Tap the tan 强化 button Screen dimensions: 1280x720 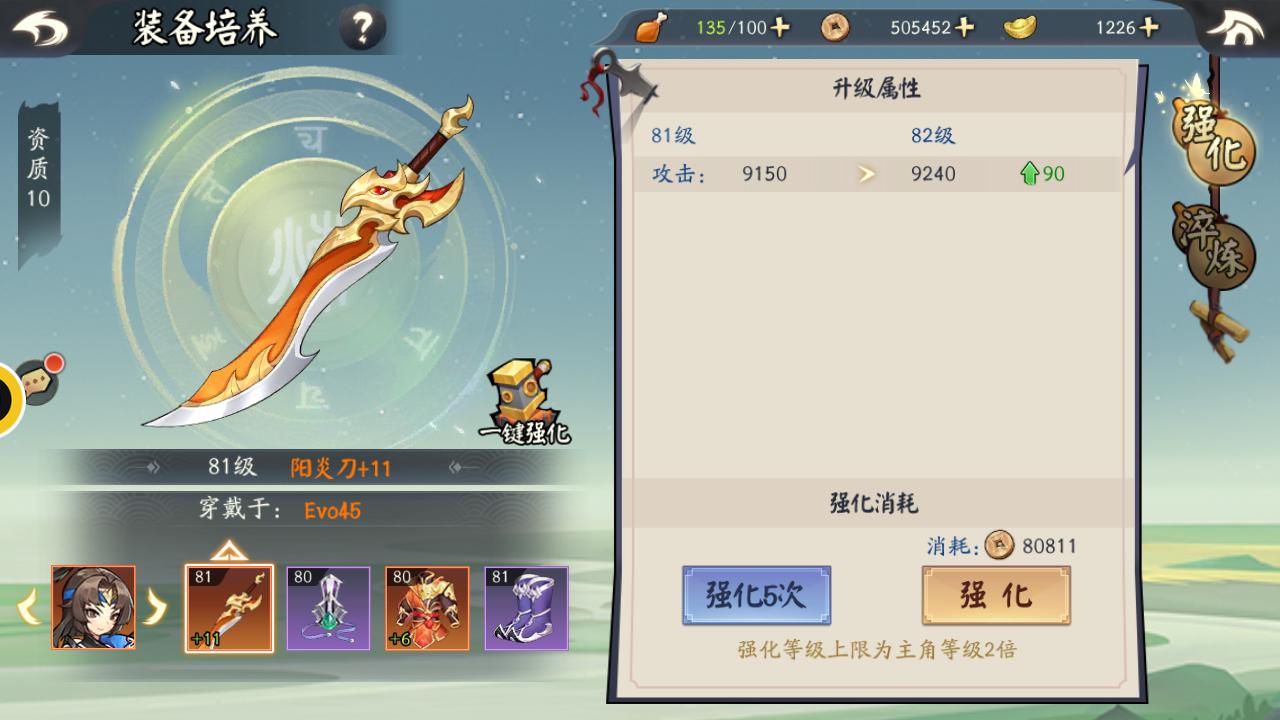coord(996,595)
